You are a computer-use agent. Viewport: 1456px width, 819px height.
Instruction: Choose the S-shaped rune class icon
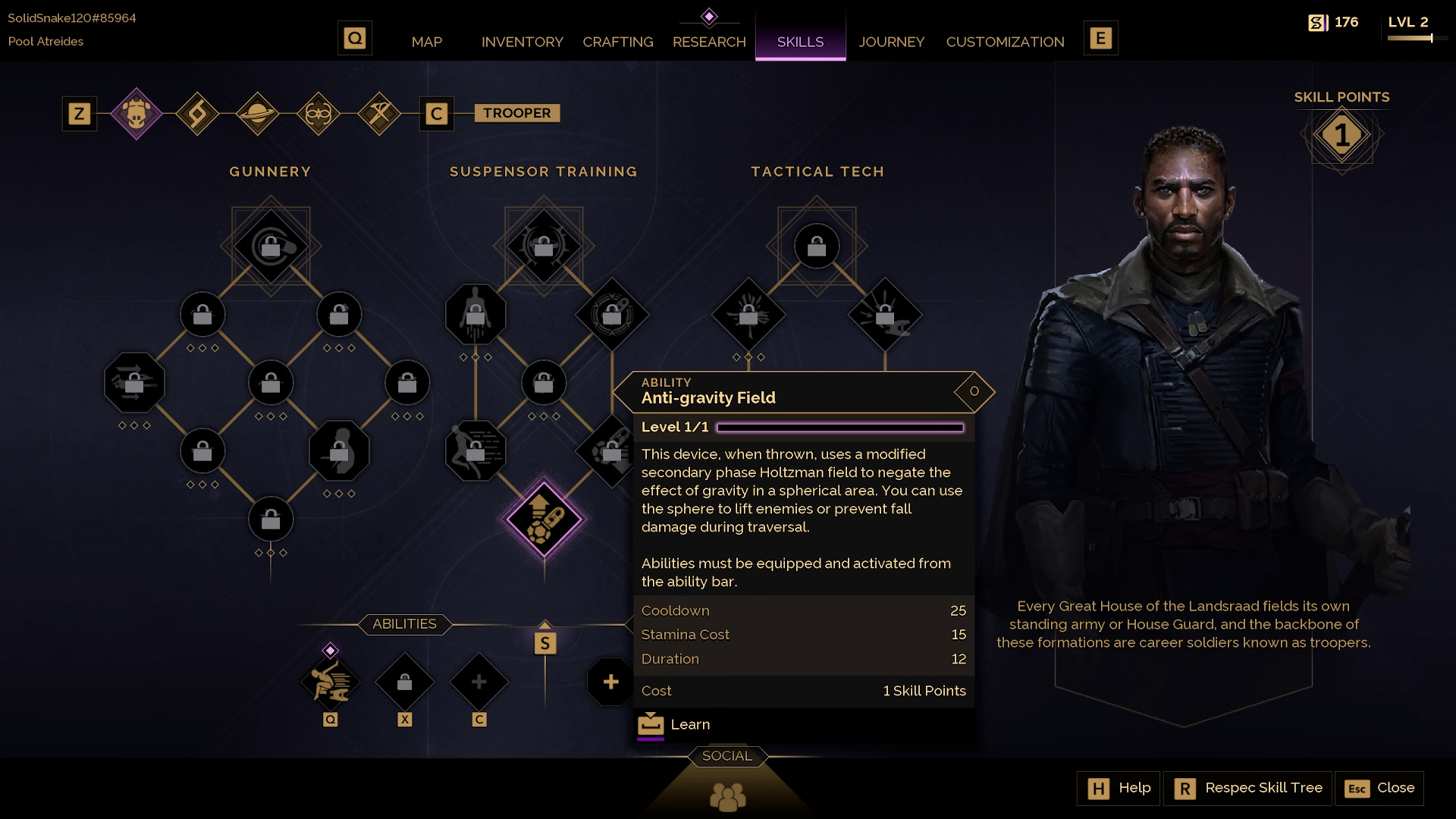(x=197, y=114)
